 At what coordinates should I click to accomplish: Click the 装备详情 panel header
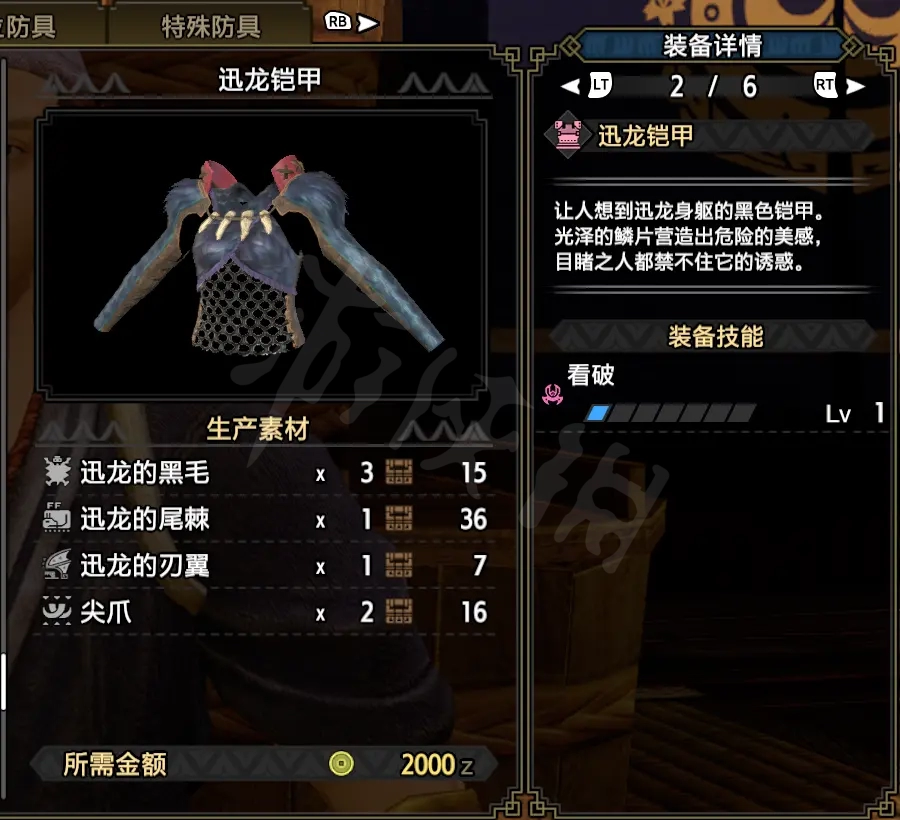(712, 45)
